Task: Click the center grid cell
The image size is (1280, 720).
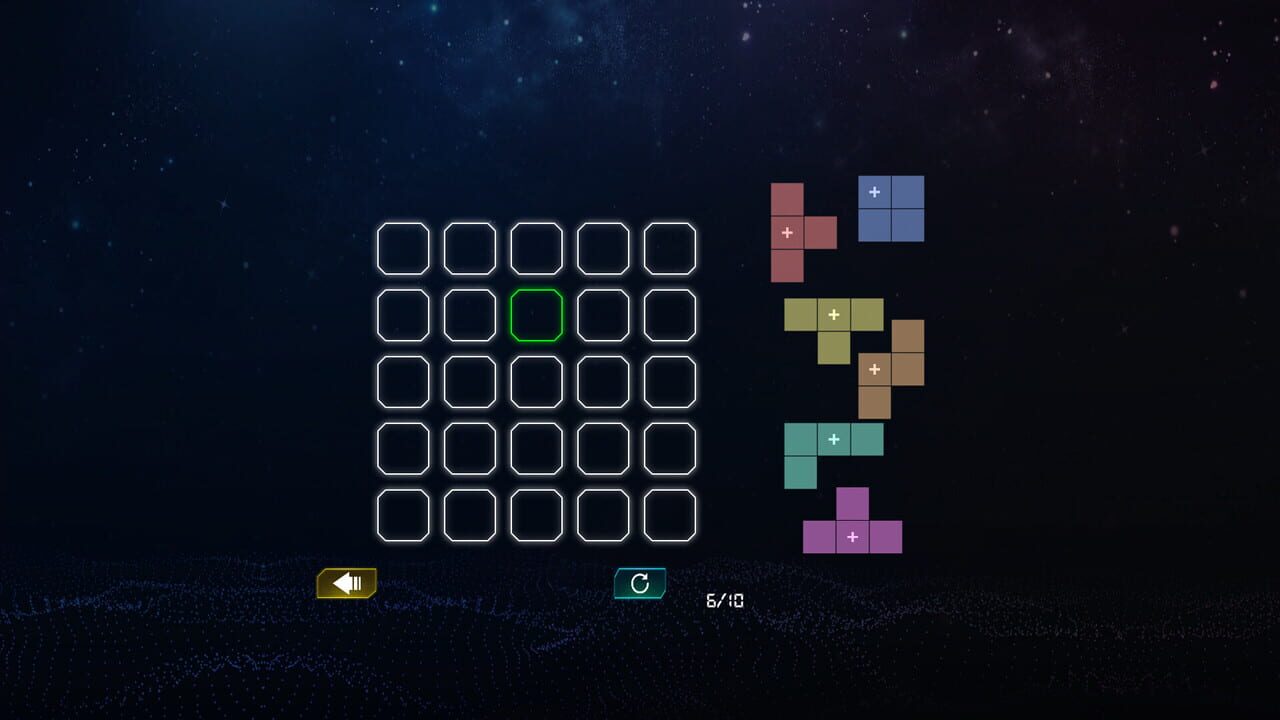Action: (x=536, y=382)
